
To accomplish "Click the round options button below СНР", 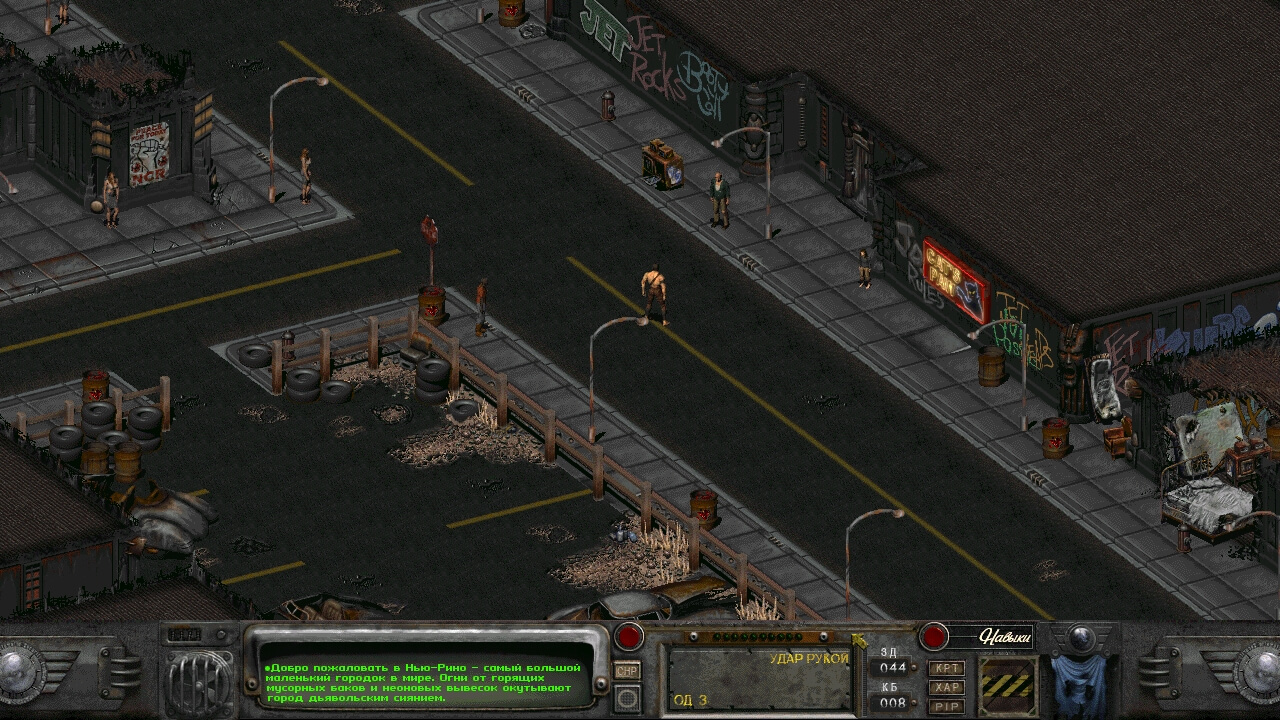I will pyautogui.click(x=627, y=697).
